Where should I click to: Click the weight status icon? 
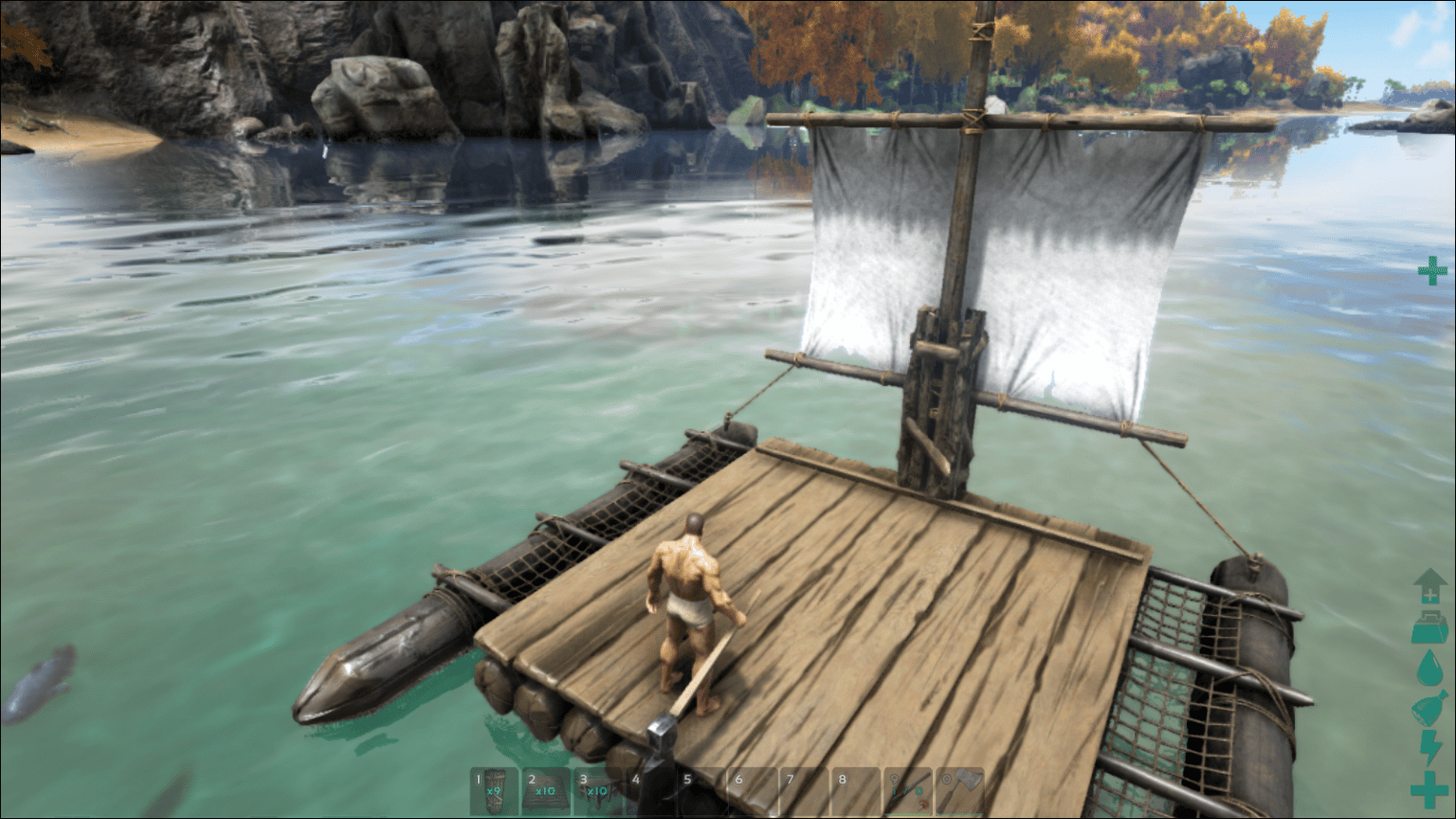(x=1429, y=626)
